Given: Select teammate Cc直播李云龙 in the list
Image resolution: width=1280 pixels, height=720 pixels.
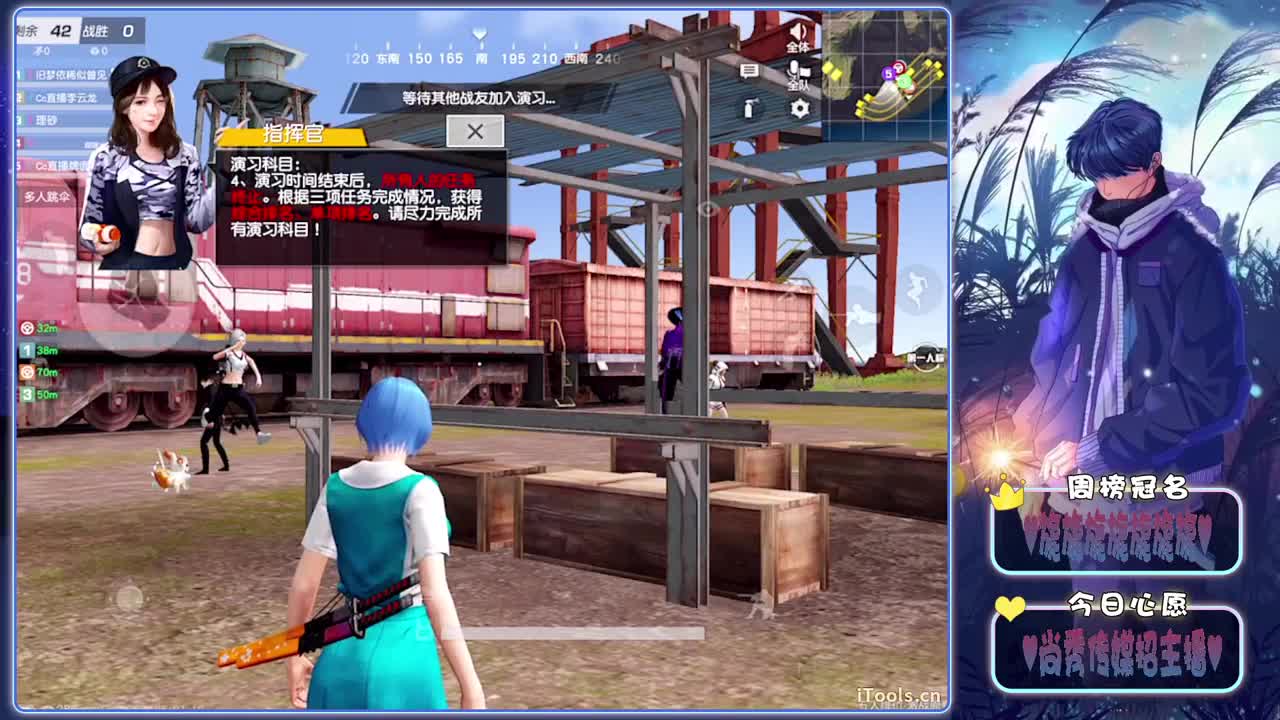Looking at the screenshot, I should pyautogui.click(x=65, y=97).
